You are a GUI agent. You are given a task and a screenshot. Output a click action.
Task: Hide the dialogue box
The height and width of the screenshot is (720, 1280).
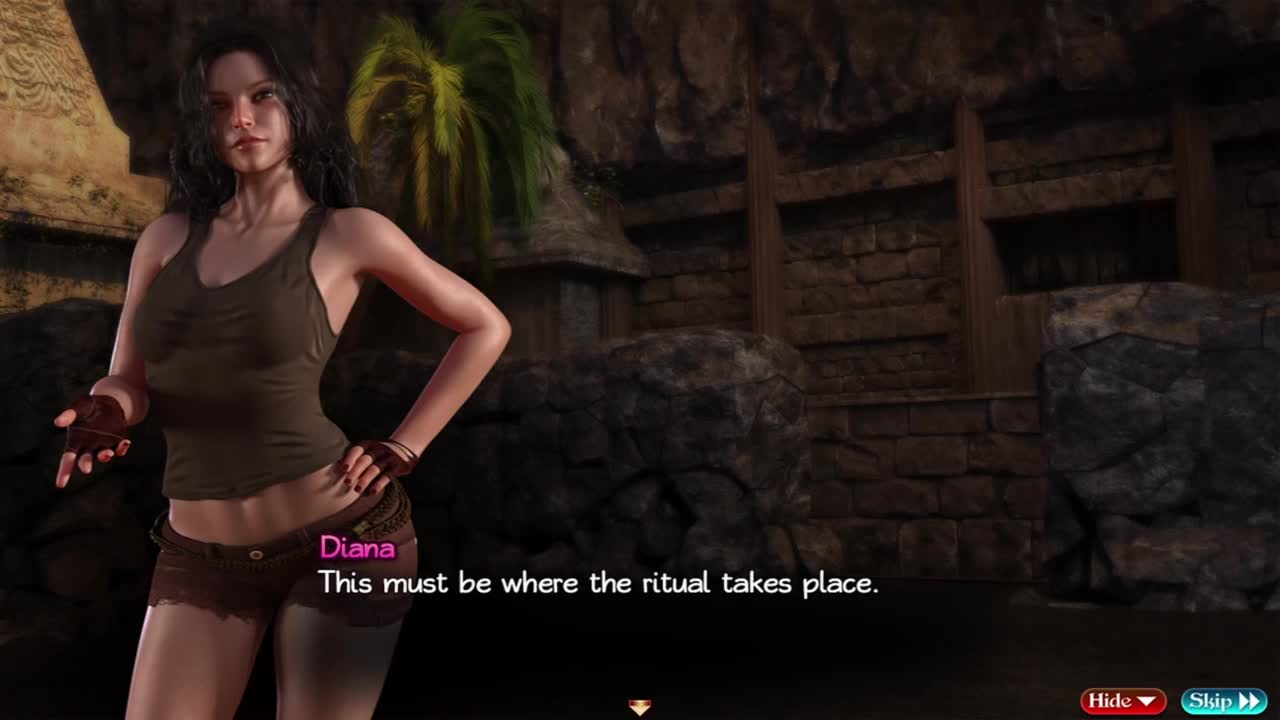[1123, 701]
